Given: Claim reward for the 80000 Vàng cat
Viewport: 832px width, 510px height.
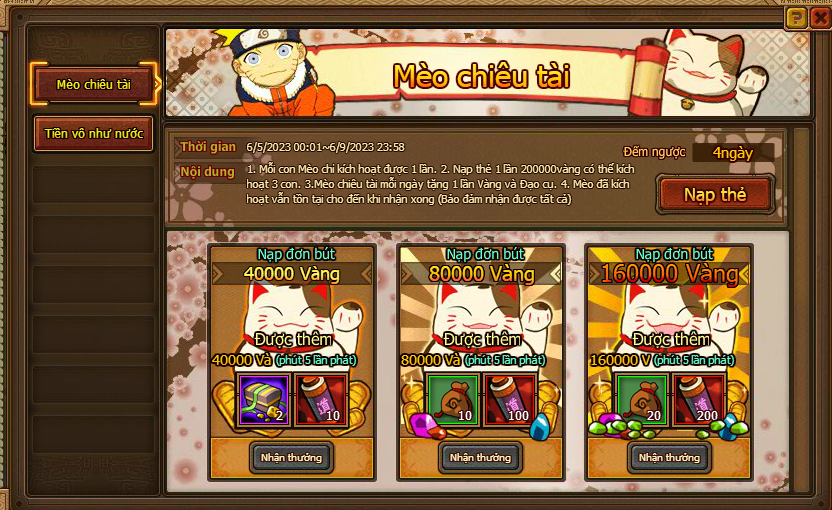Looking at the screenshot, I should [480, 457].
